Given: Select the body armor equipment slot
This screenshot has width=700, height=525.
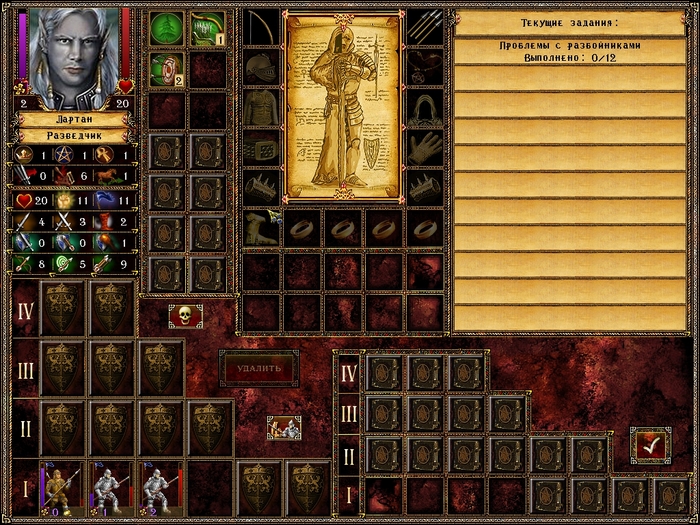Looking at the screenshot, I should (262, 107).
